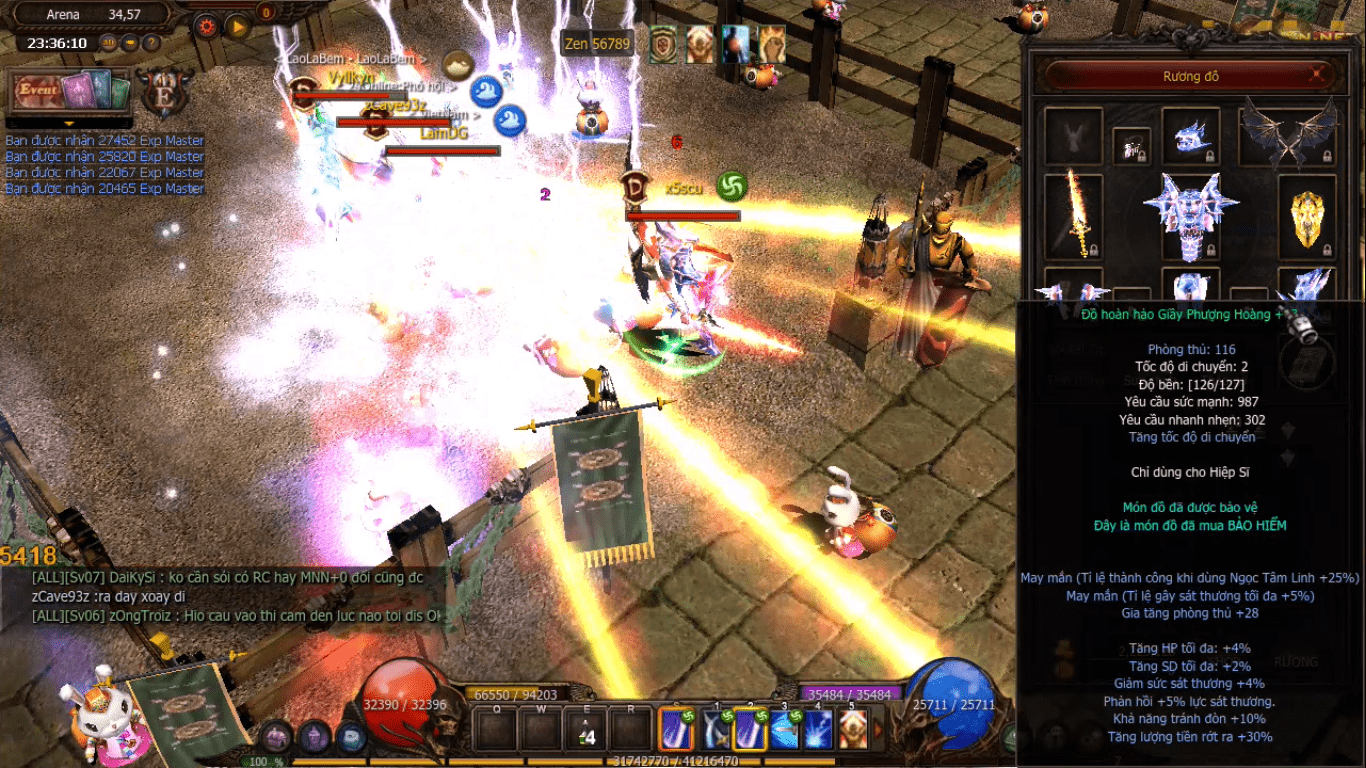Select the sword slash skill in slot 1
Viewport: 1366px width, 768px height.
[x=714, y=729]
